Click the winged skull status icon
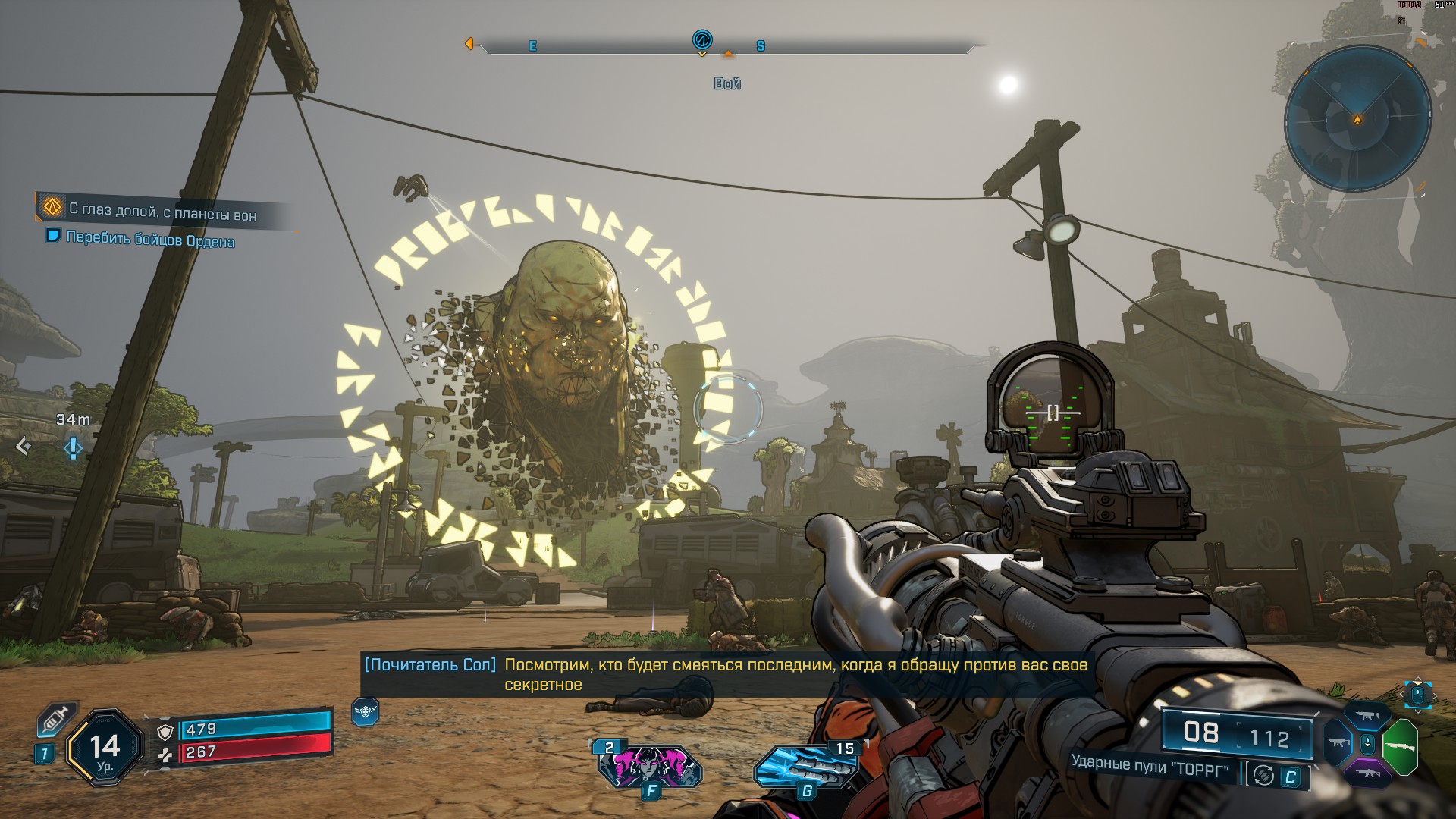 pyautogui.click(x=365, y=712)
